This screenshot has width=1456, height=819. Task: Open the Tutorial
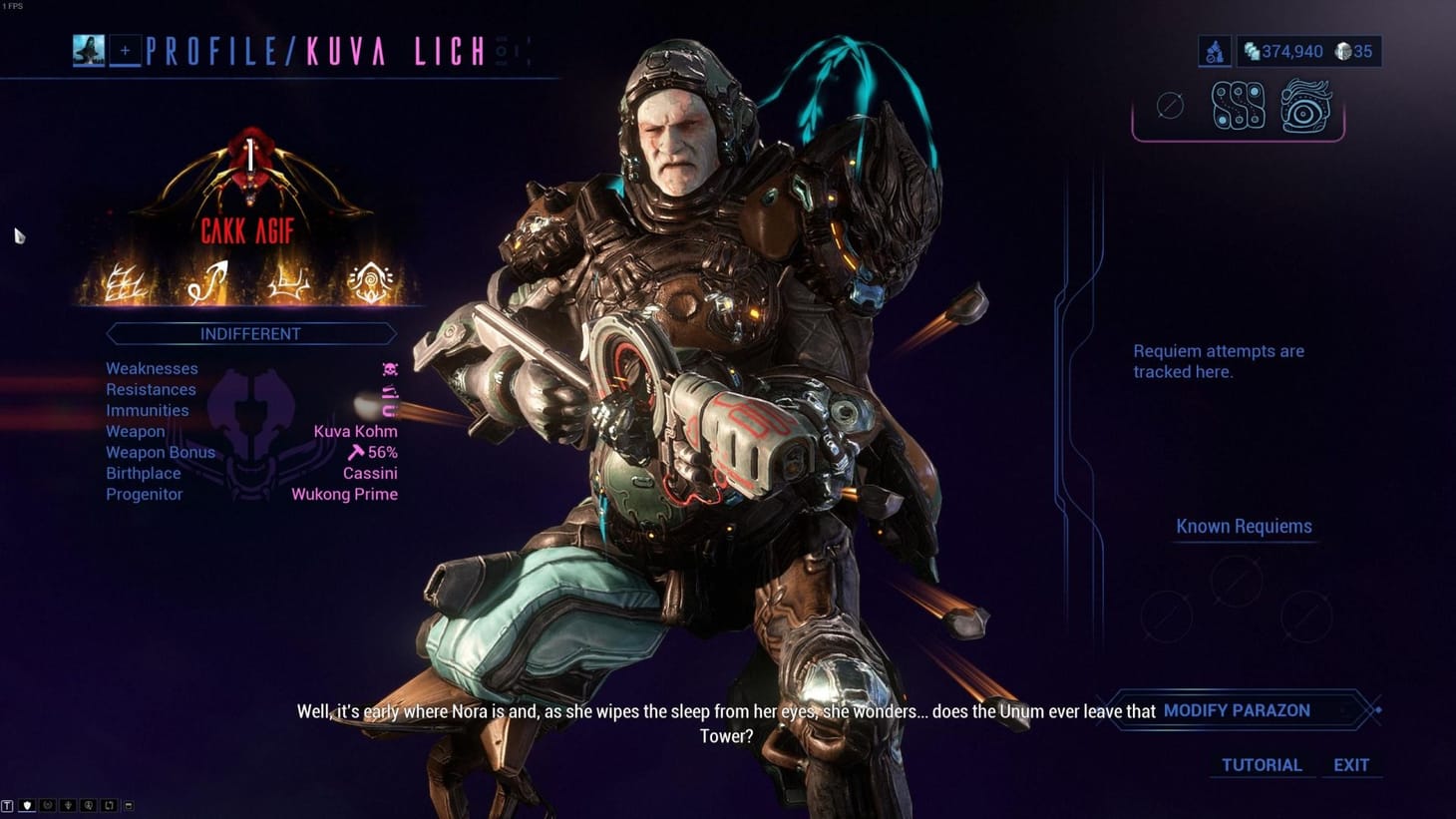pyautogui.click(x=1262, y=765)
